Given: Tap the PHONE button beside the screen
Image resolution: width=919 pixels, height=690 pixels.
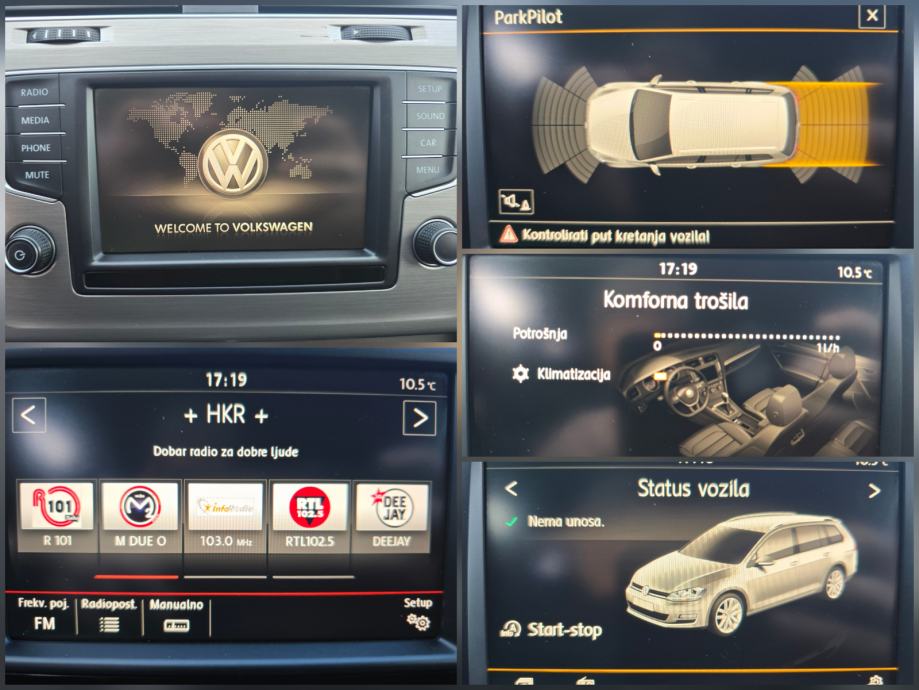Looking at the screenshot, I should (x=36, y=148).
